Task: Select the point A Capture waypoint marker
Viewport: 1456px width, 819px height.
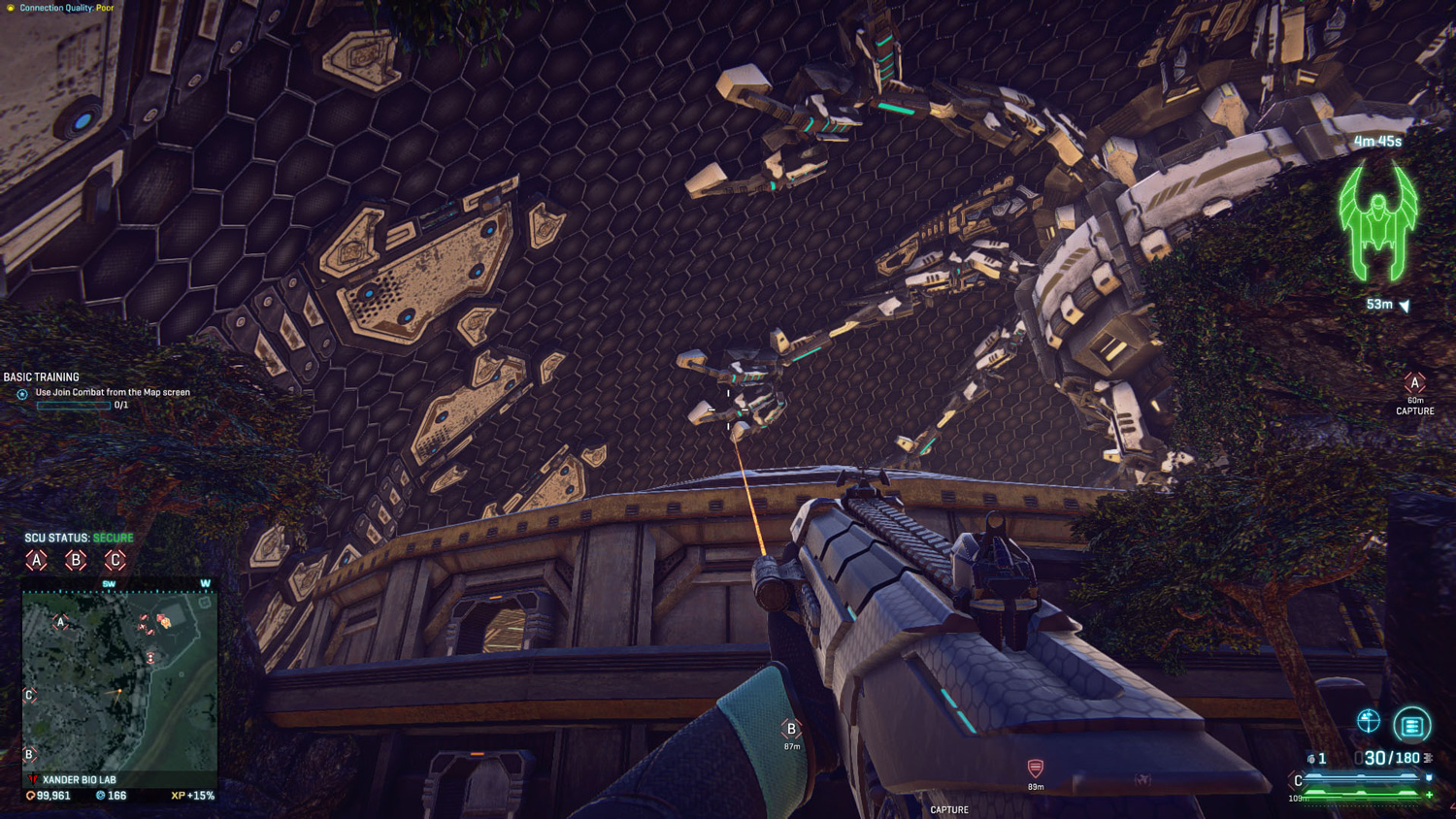Action: point(1414,384)
